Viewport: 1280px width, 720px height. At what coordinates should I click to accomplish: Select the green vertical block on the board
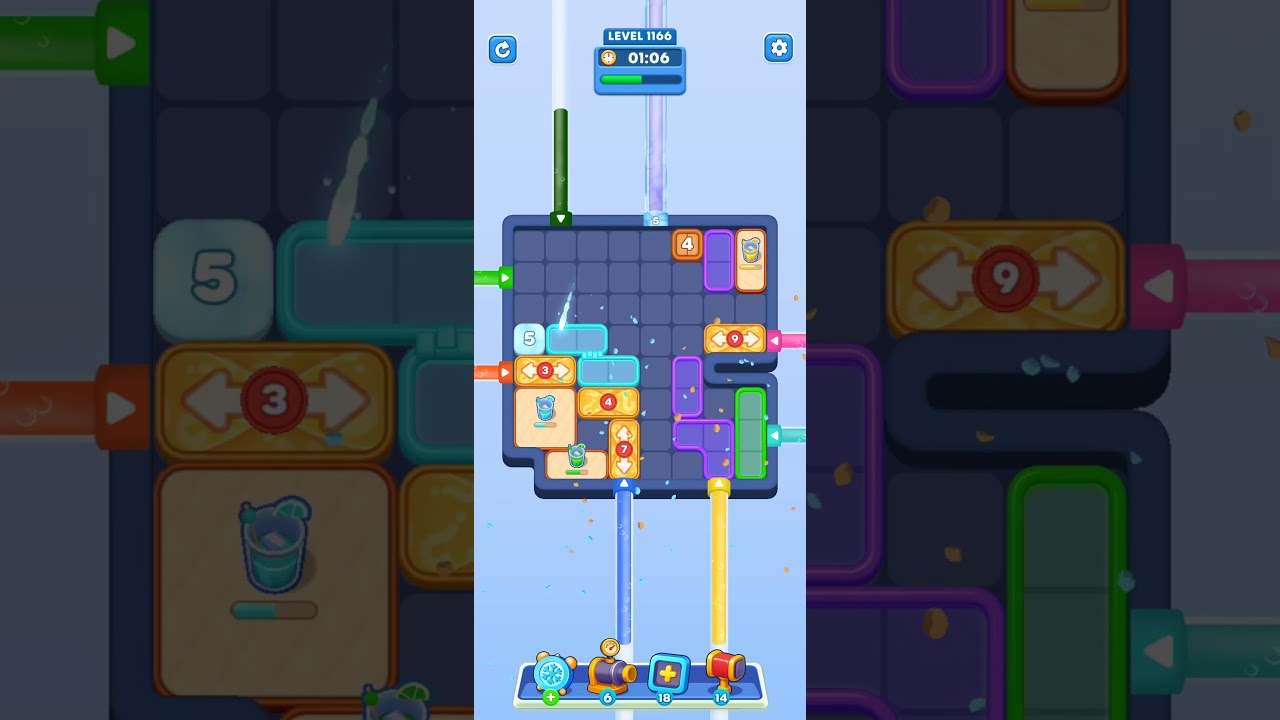(752, 432)
